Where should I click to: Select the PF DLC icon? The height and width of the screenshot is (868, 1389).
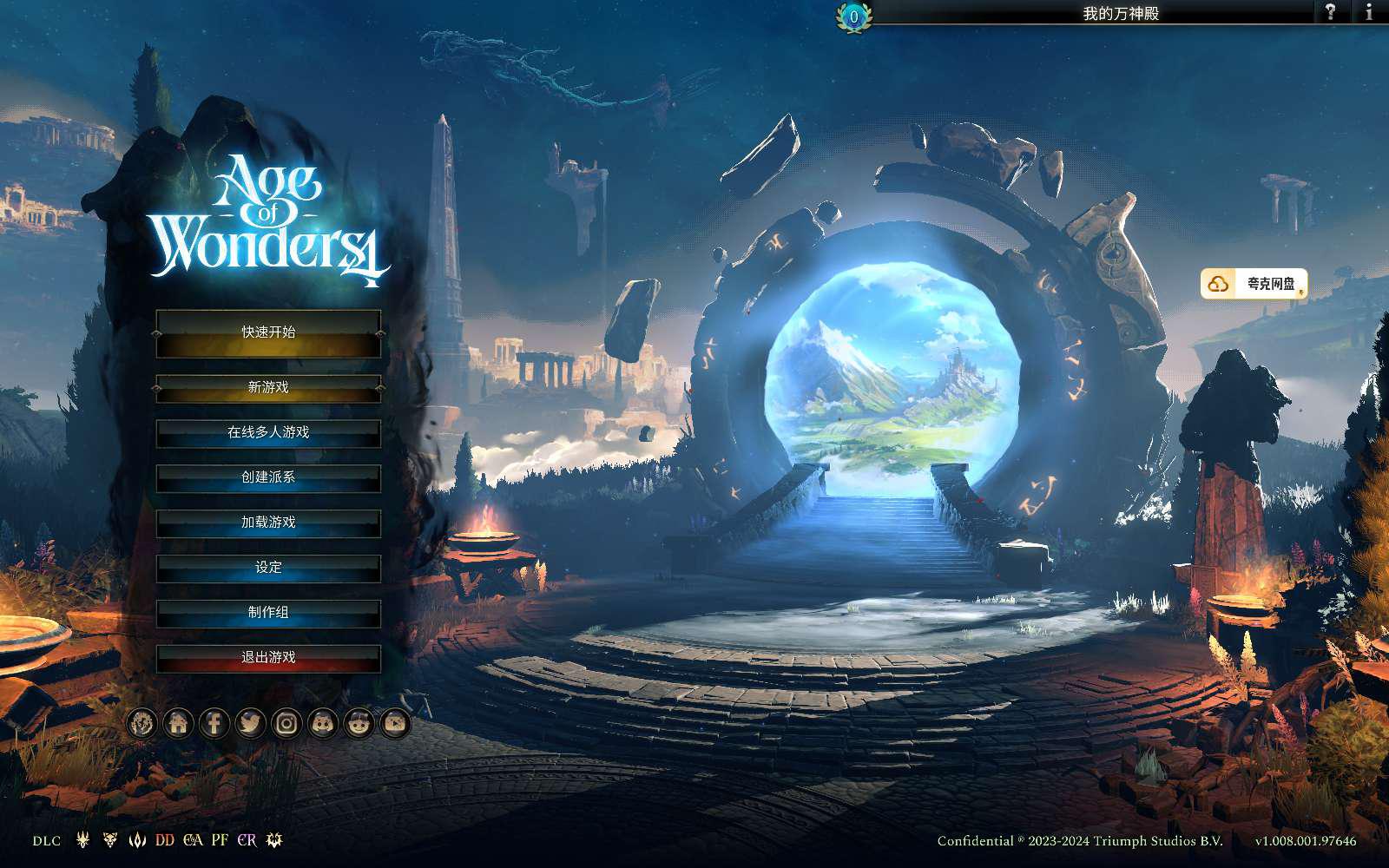(220, 840)
